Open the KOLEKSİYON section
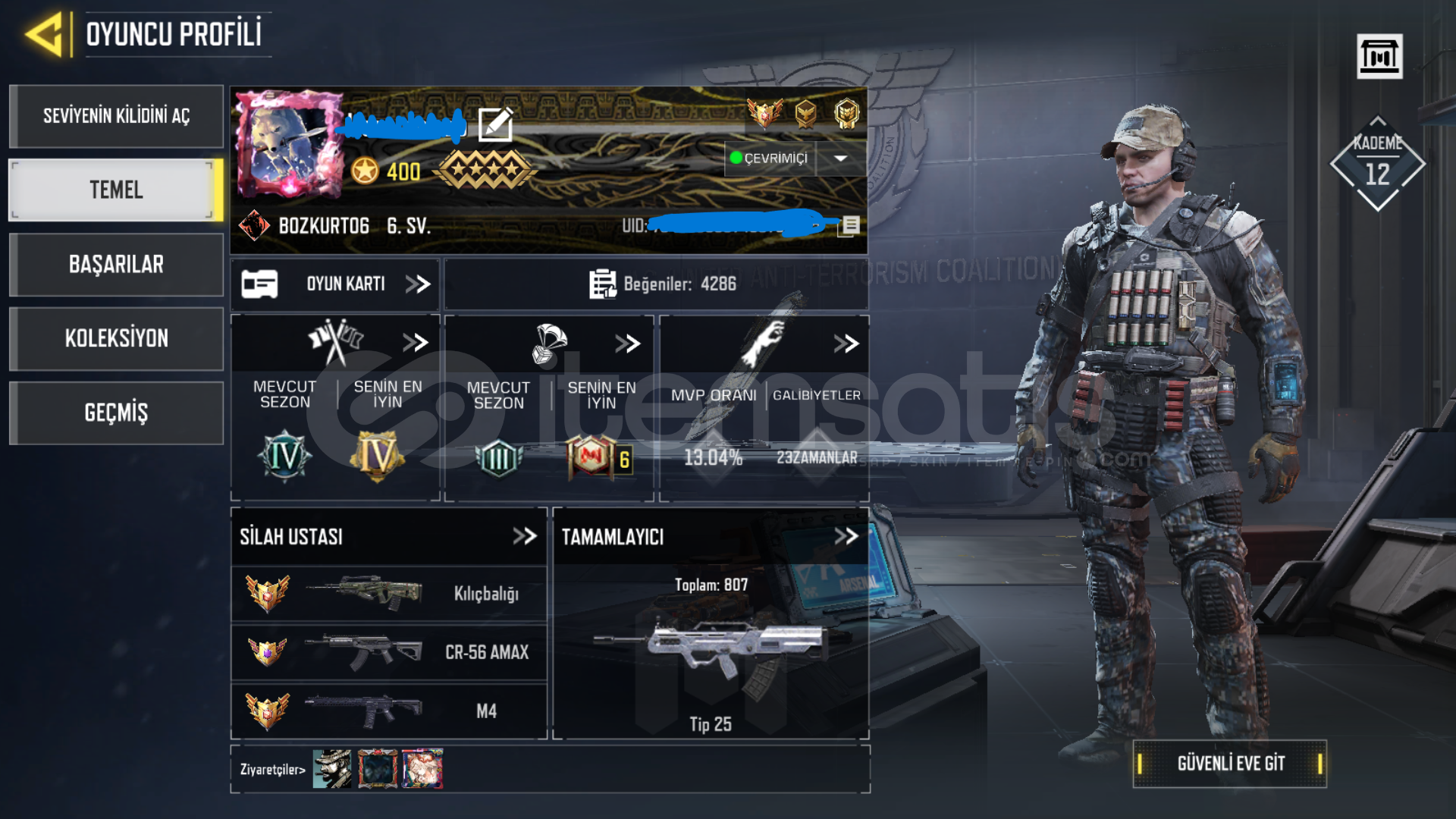Viewport: 1456px width, 819px height. tap(116, 338)
